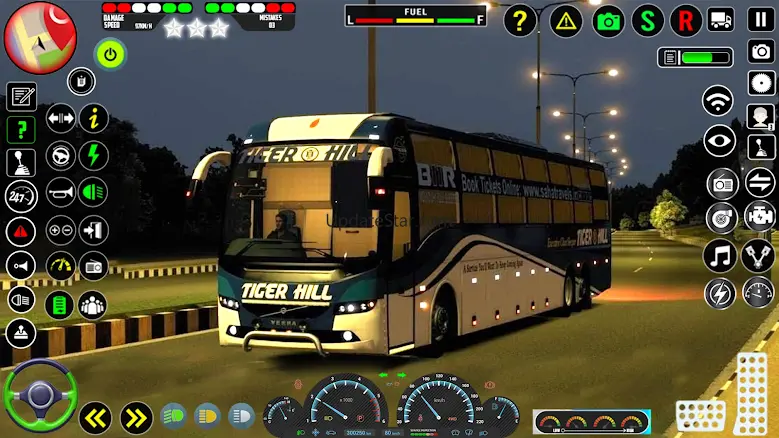Screen dimensions: 779x438
Task: Tap the green camera button
Action: (x=609, y=20)
